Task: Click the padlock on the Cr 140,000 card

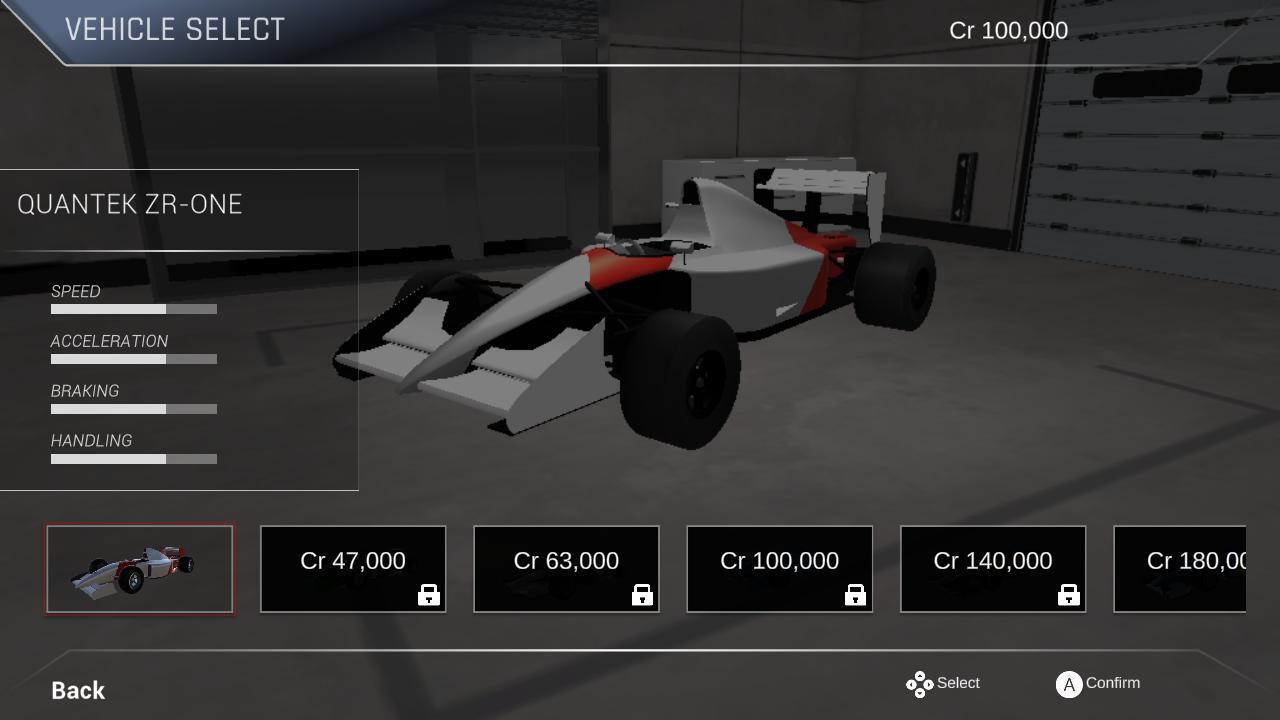Action: point(1068,594)
